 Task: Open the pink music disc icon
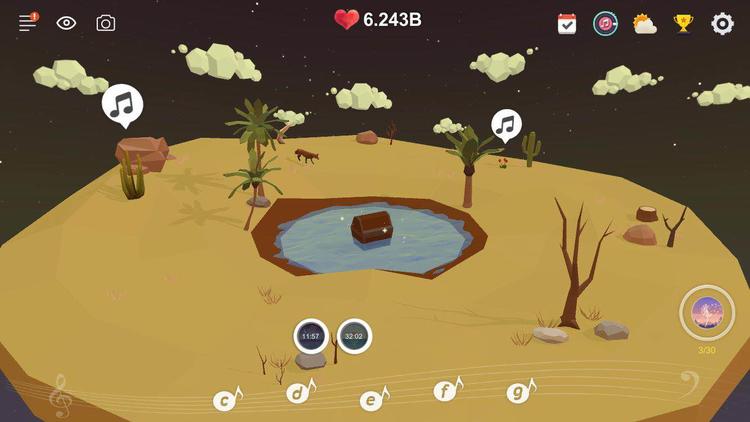[605, 23]
